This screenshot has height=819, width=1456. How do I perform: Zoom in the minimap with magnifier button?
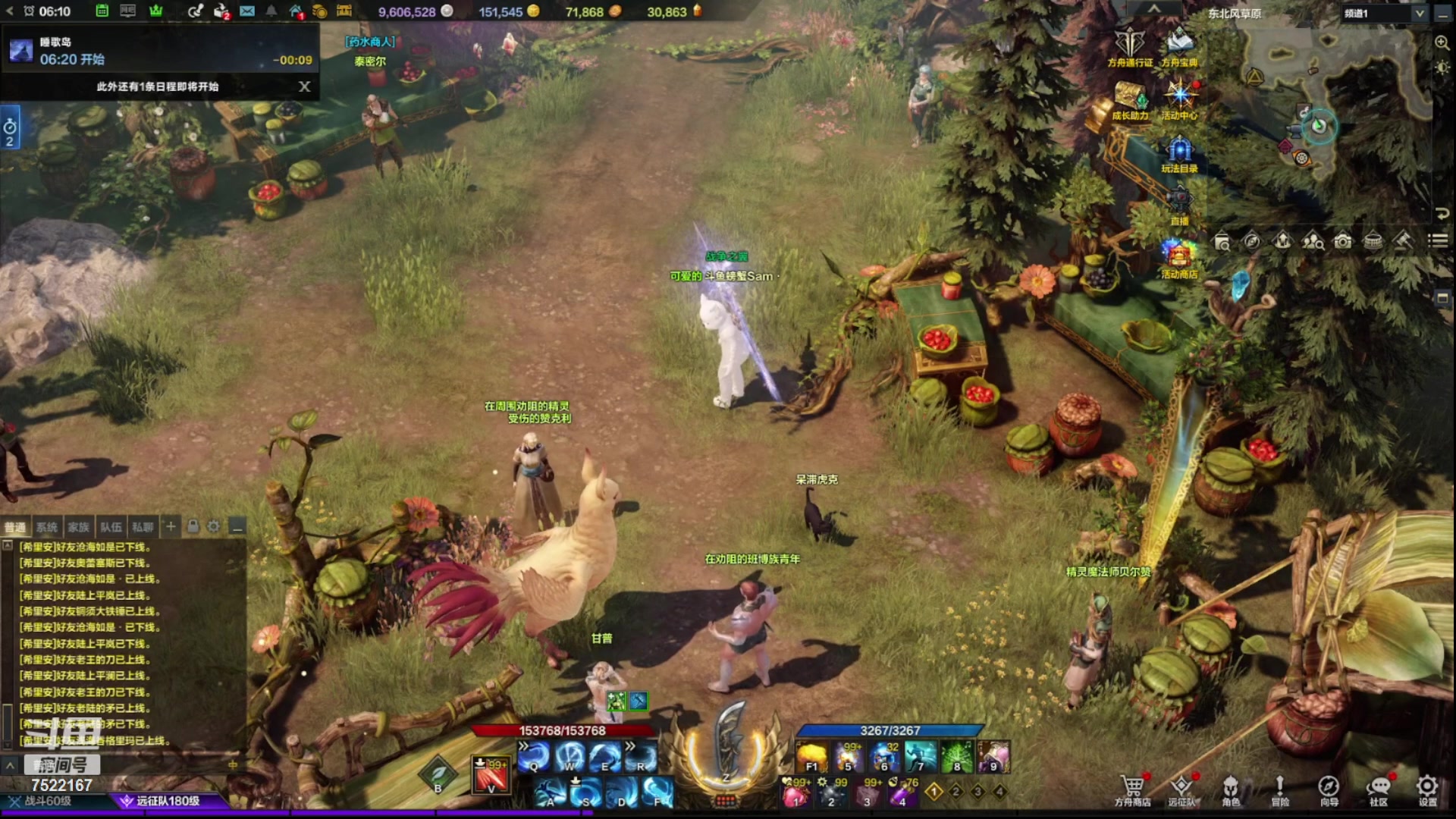(1442, 43)
